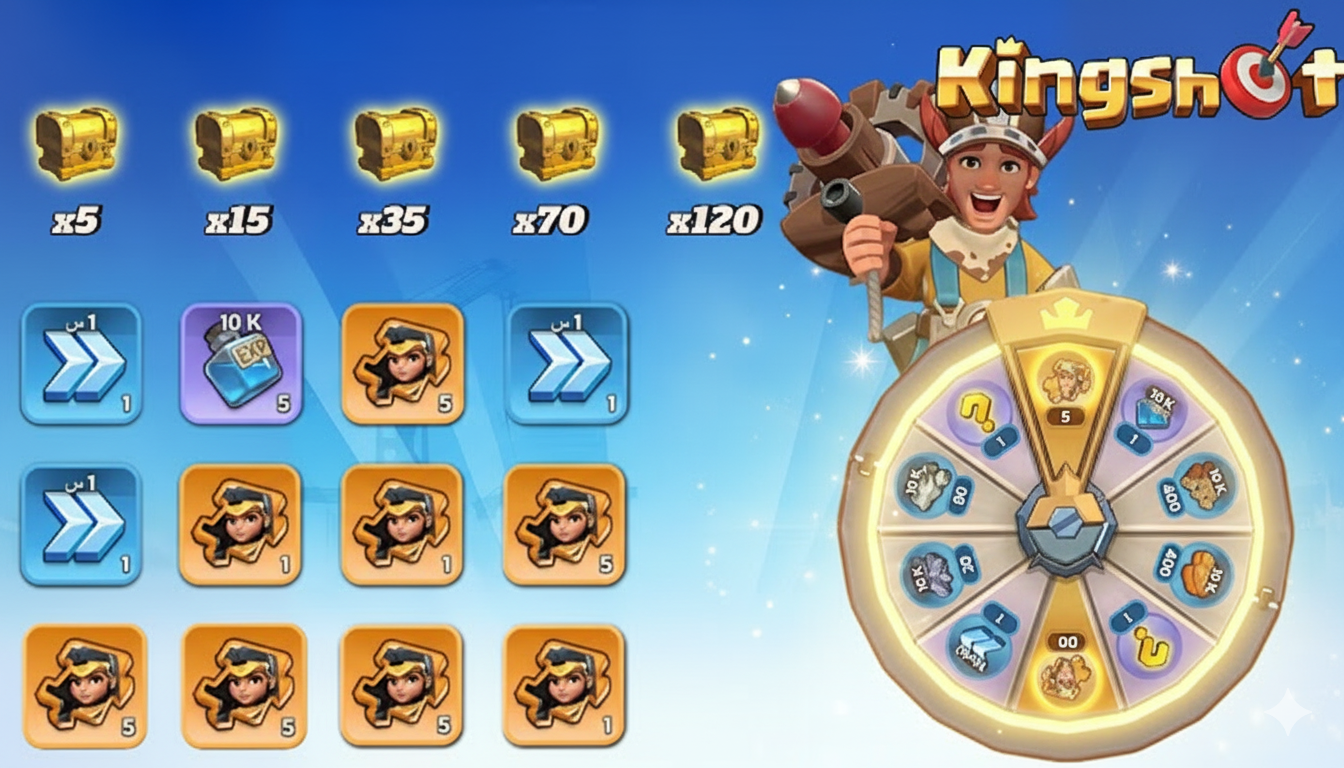Claim the x15 gold chest
Screen dimensions: 1344x768
coord(236,144)
